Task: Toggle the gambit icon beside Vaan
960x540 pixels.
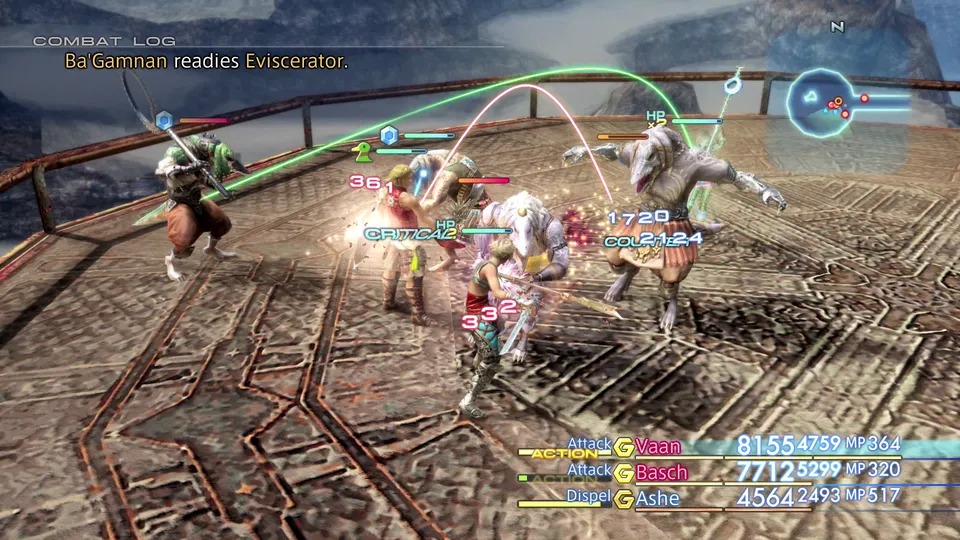Action: [x=624, y=446]
